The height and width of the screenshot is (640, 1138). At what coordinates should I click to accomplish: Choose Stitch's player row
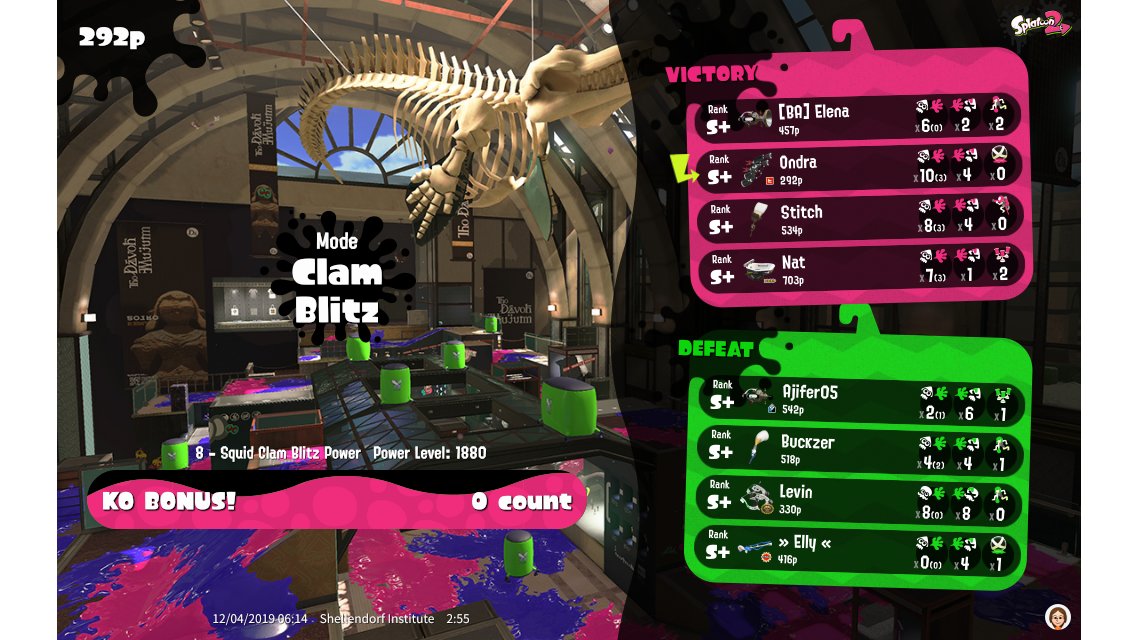click(x=860, y=218)
